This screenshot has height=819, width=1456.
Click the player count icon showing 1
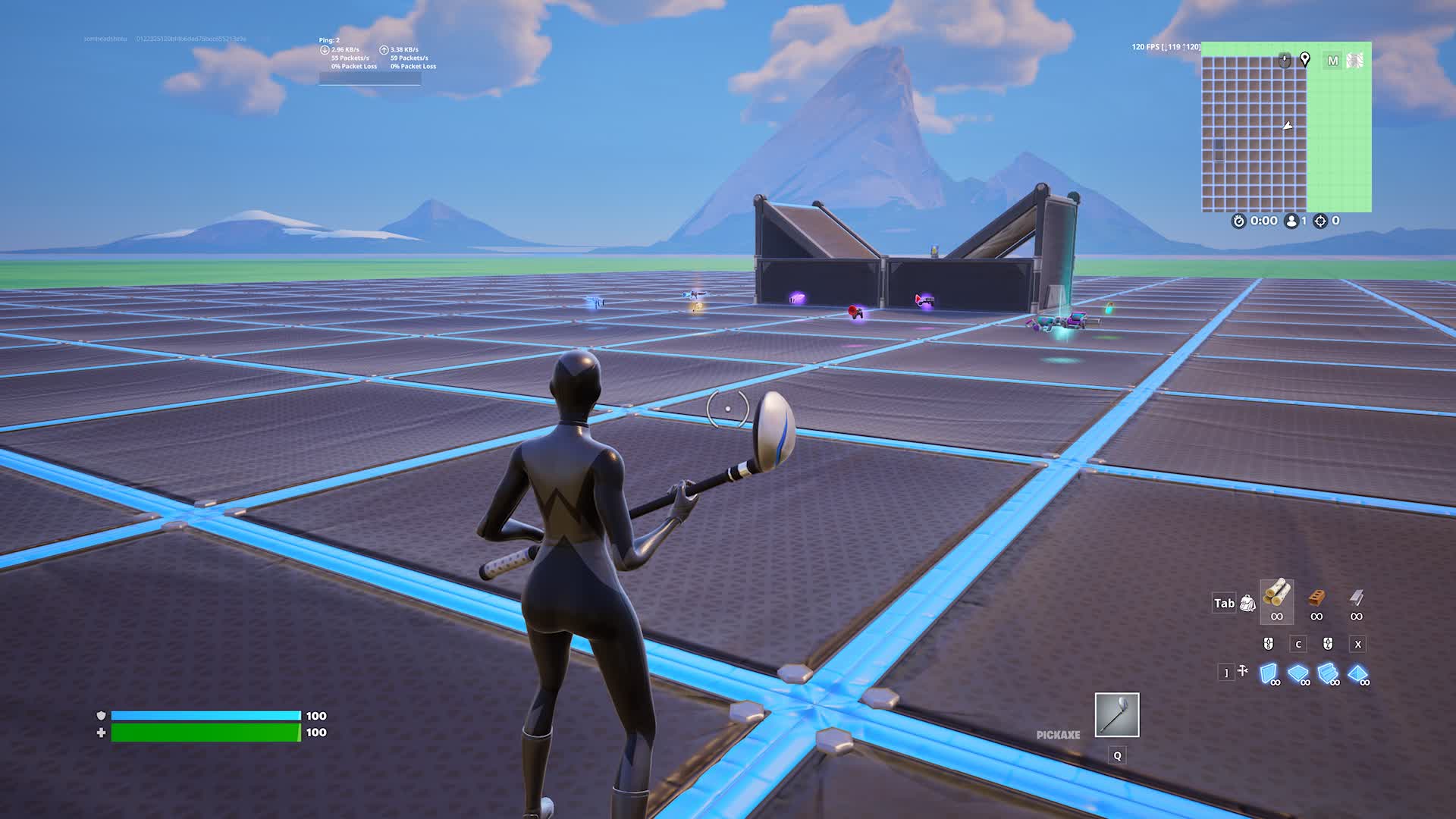pos(1291,221)
